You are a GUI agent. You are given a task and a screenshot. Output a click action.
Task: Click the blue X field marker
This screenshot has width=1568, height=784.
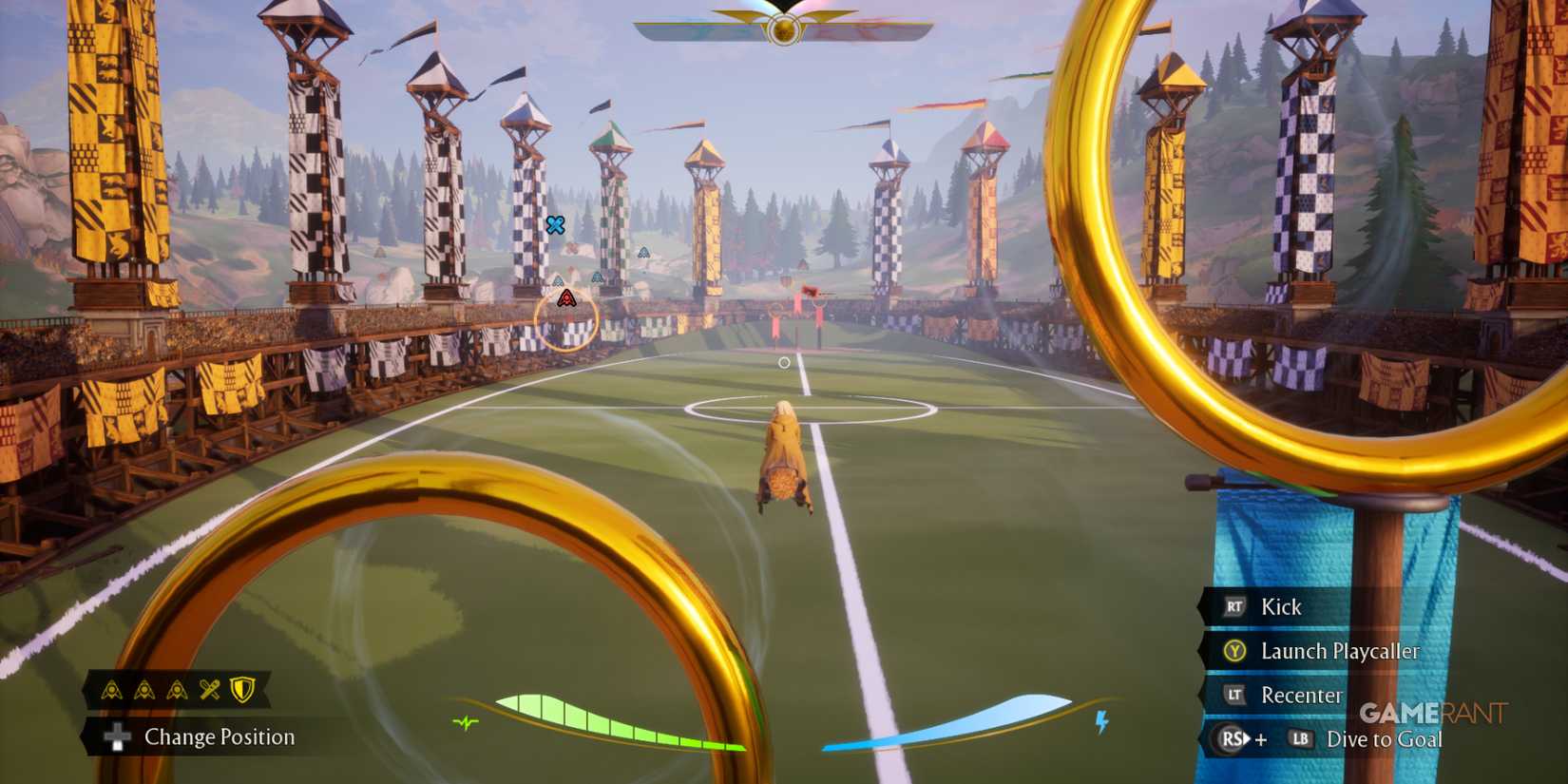pyautogui.click(x=556, y=225)
